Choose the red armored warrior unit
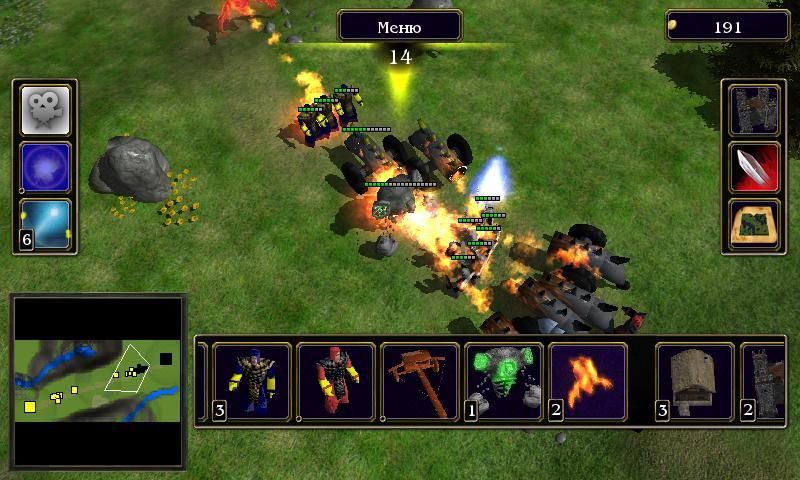 coord(336,381)
